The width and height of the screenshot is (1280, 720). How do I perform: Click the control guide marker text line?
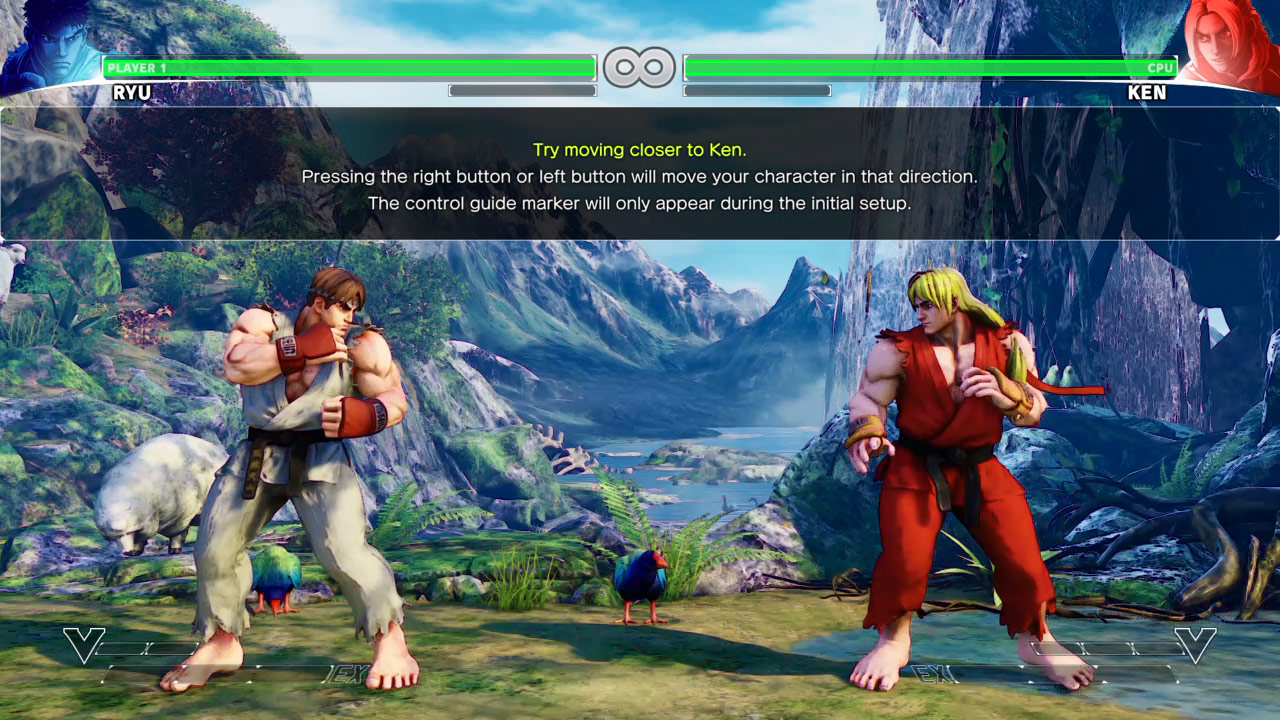coord(640,202)
